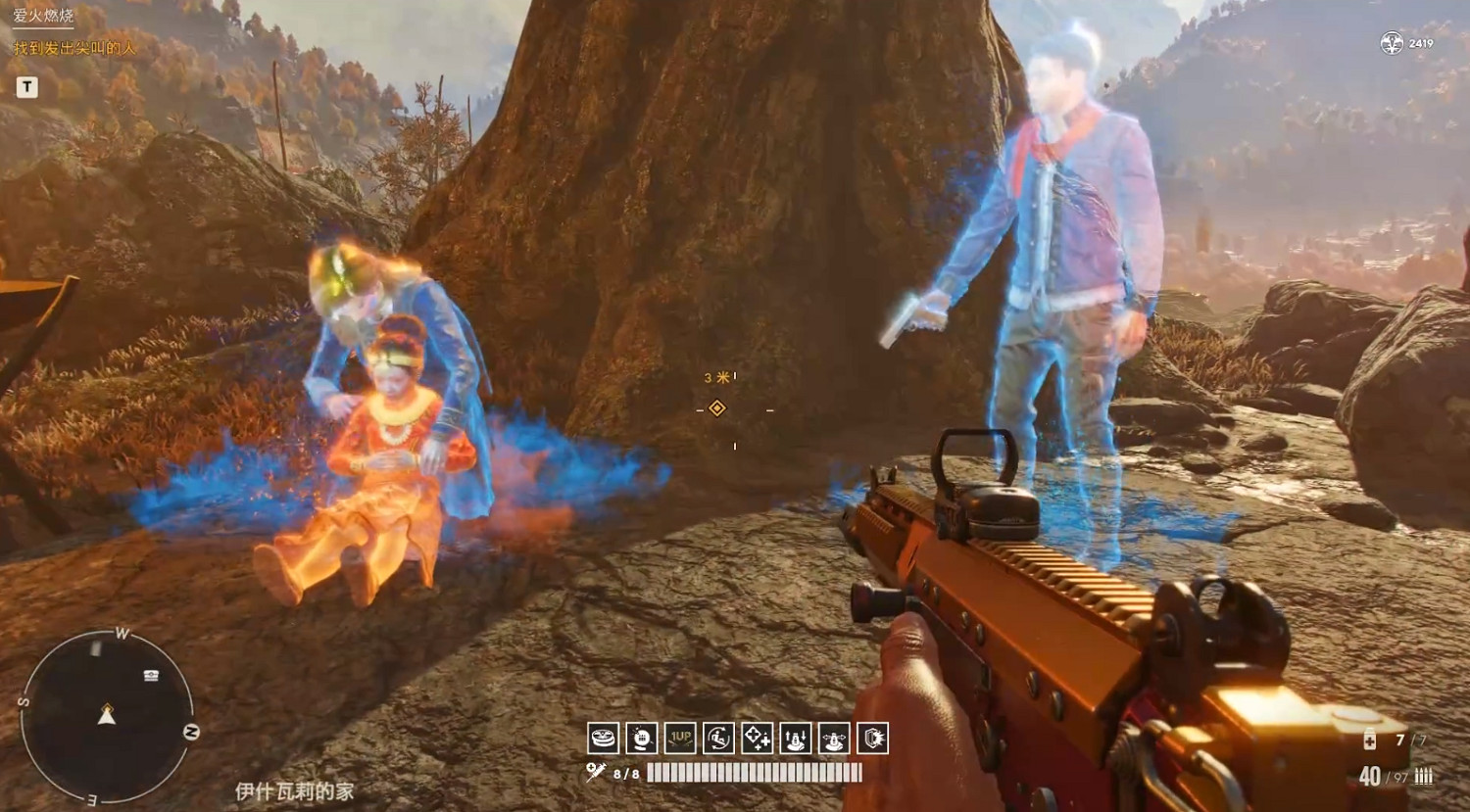The width and height of the screenshot is (1470, 812).
Task: Select the 找到发出尖叫的人 quest objective
Action: coord(74,48)
